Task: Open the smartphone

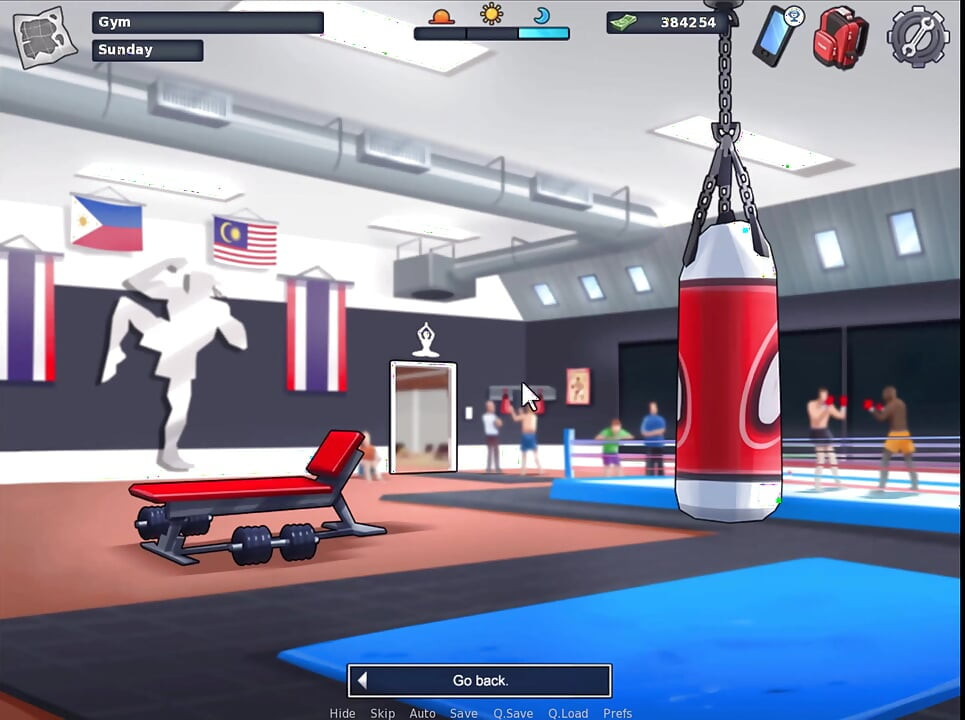Action: 775,35
